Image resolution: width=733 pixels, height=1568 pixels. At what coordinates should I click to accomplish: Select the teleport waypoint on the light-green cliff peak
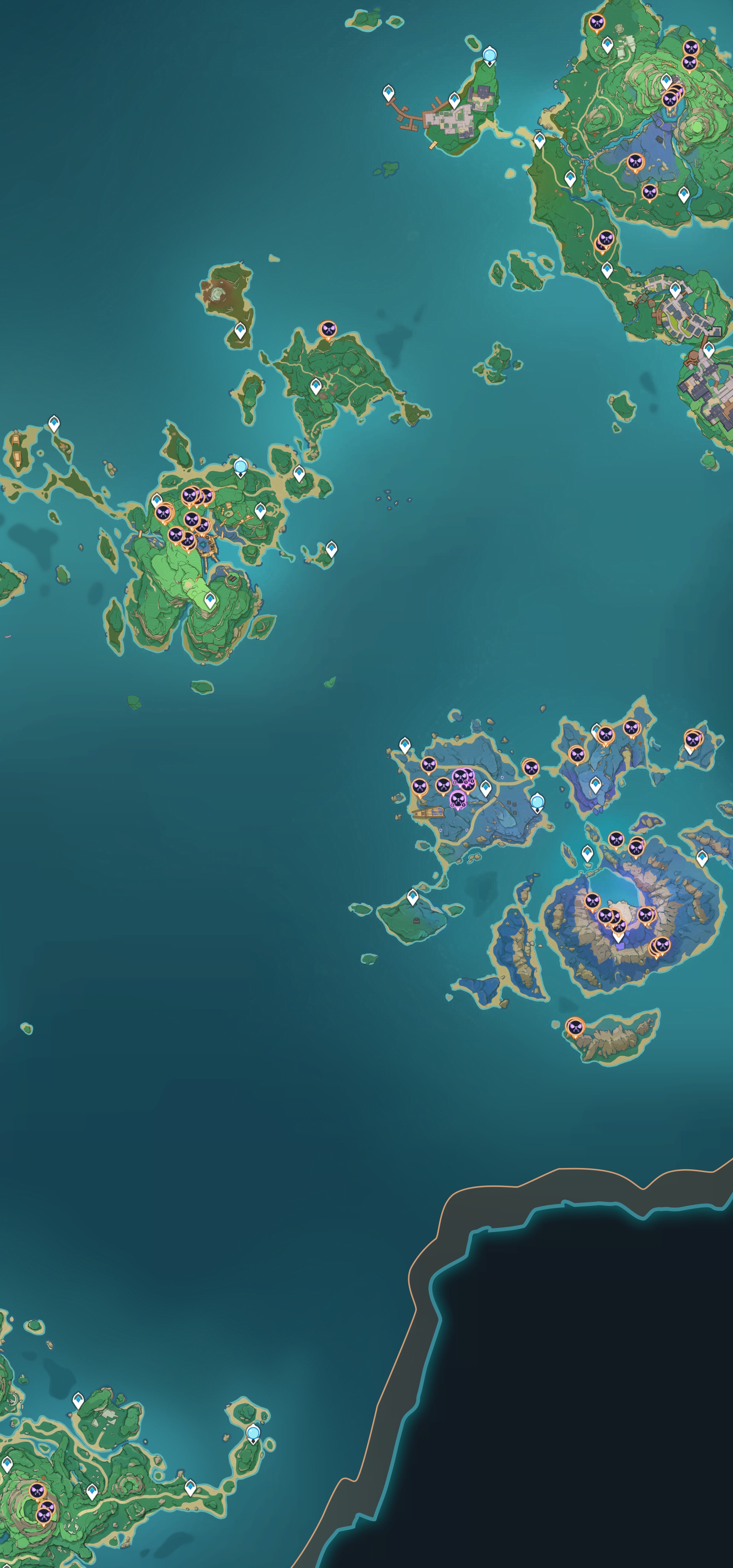(x=210, y=600)
